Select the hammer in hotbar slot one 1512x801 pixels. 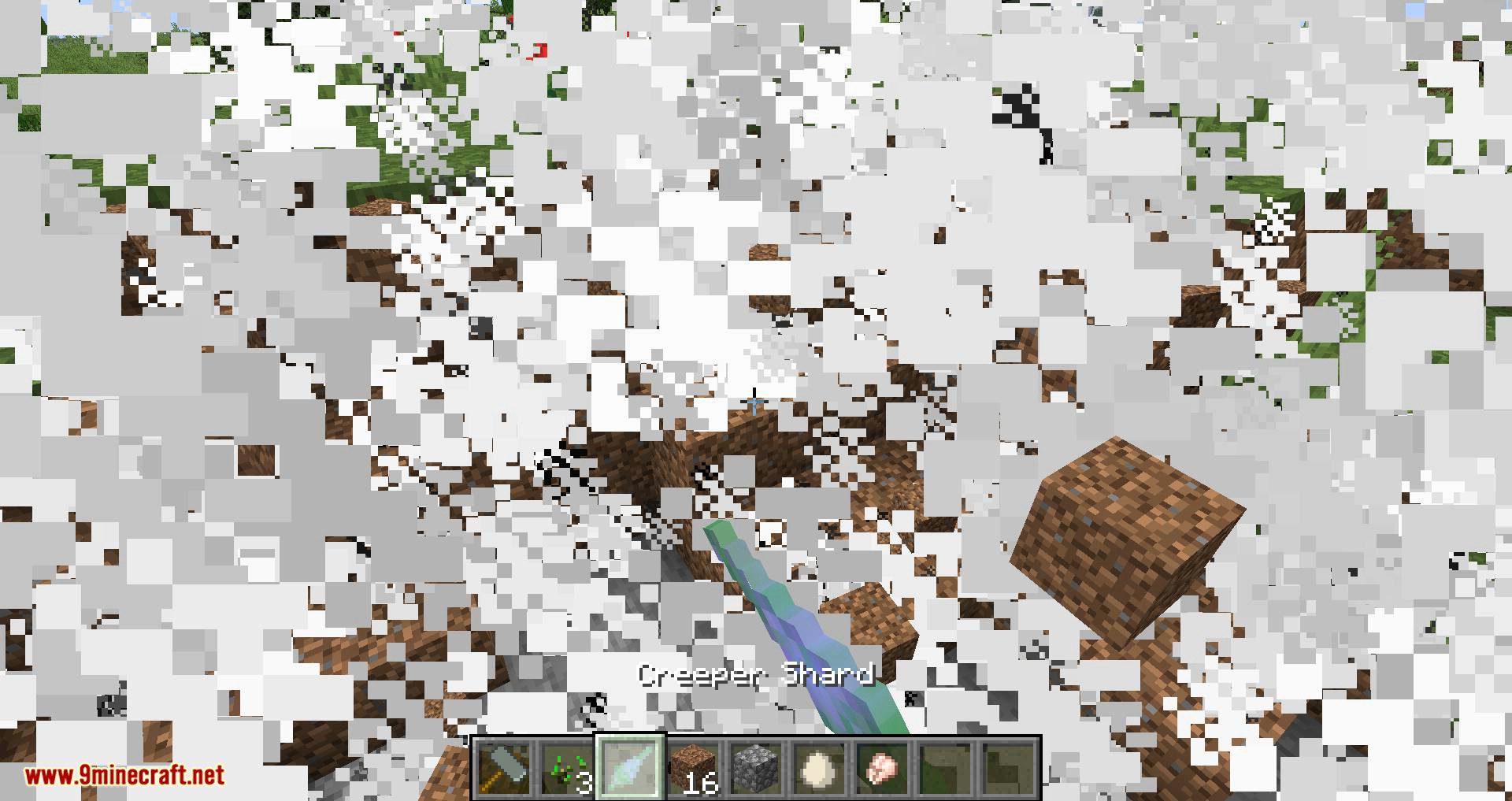(x=504, y=768)
